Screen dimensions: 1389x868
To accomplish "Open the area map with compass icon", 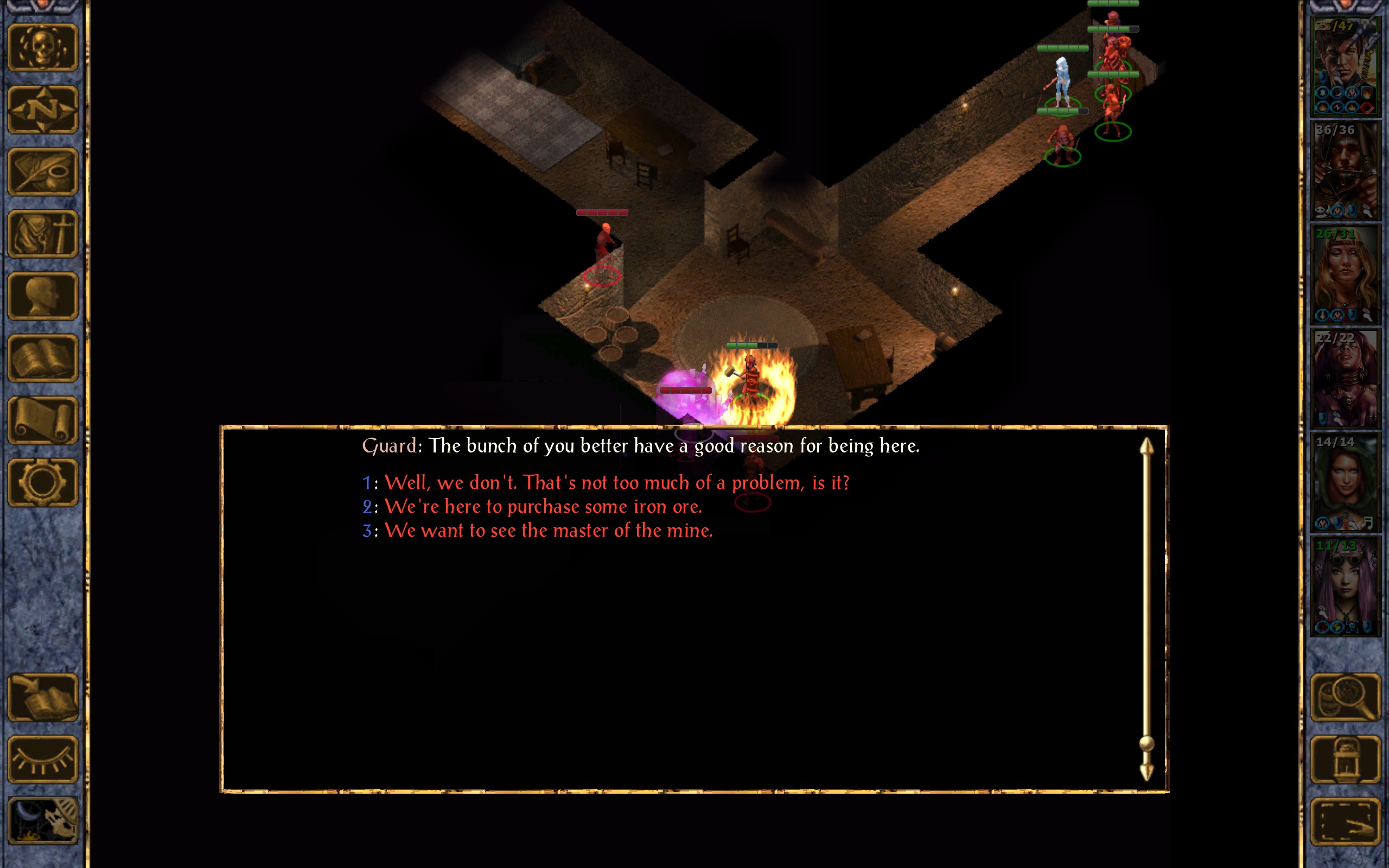I will (43, 110).
